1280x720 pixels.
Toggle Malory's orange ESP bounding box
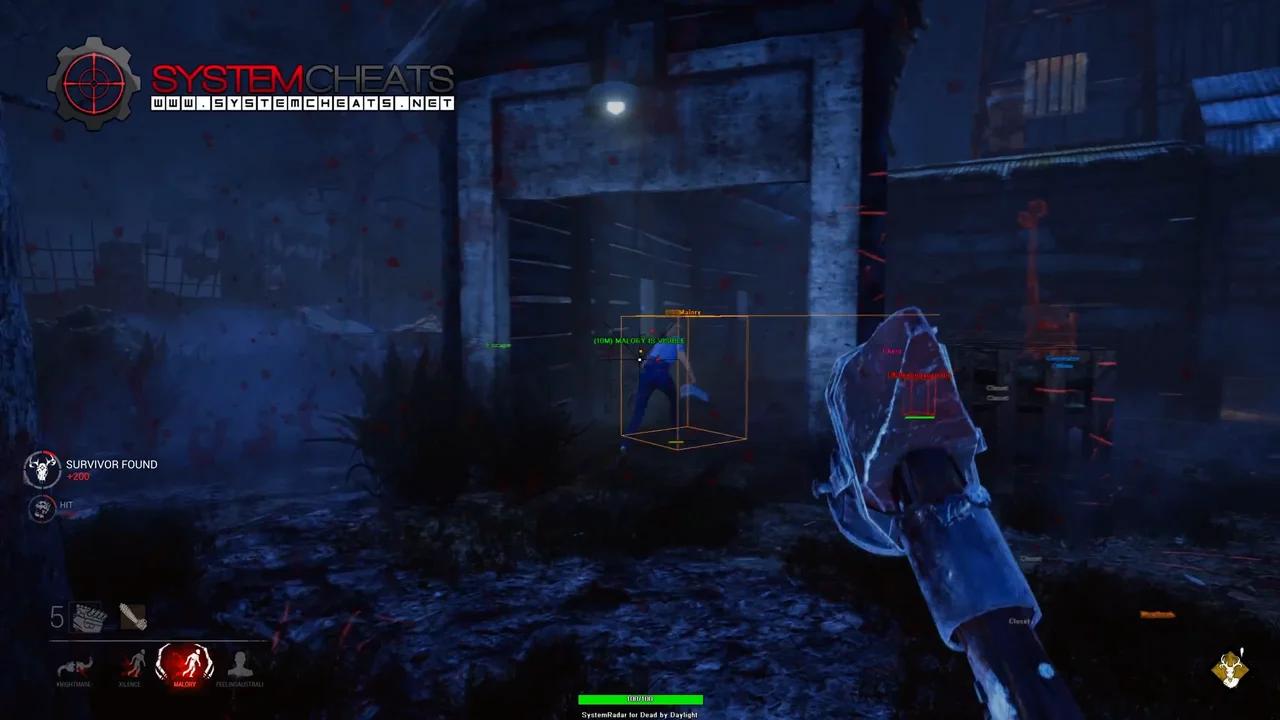pos(685,380)
